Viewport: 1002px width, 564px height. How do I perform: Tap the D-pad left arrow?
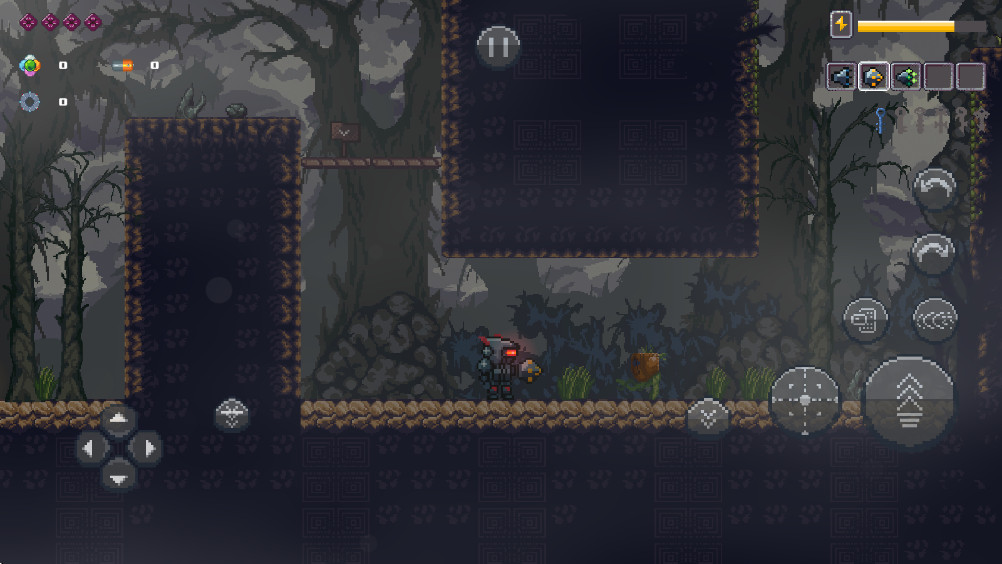[90, 448]
